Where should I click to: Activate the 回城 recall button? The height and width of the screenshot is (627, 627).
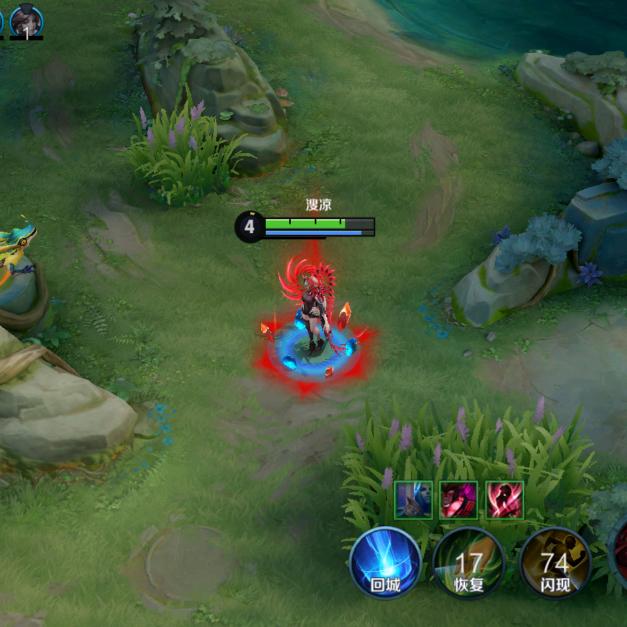pos(385,562)
